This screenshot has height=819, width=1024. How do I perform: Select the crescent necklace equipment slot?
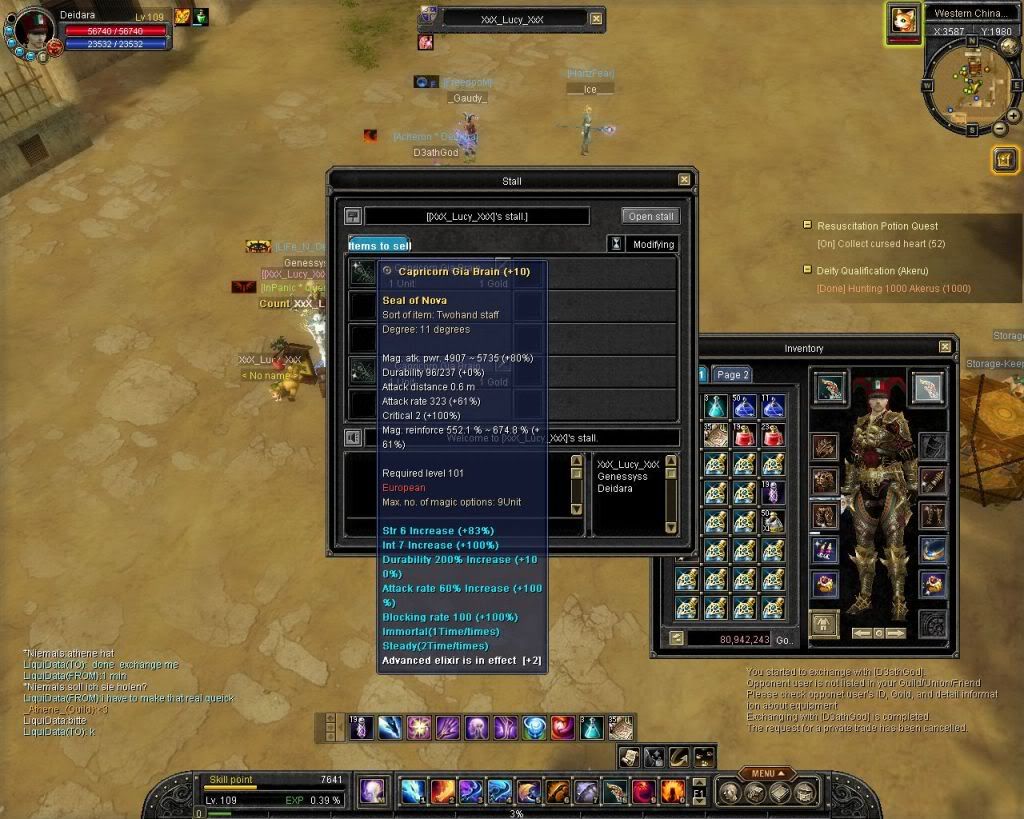pyautogui.click(x=932, y=548)
